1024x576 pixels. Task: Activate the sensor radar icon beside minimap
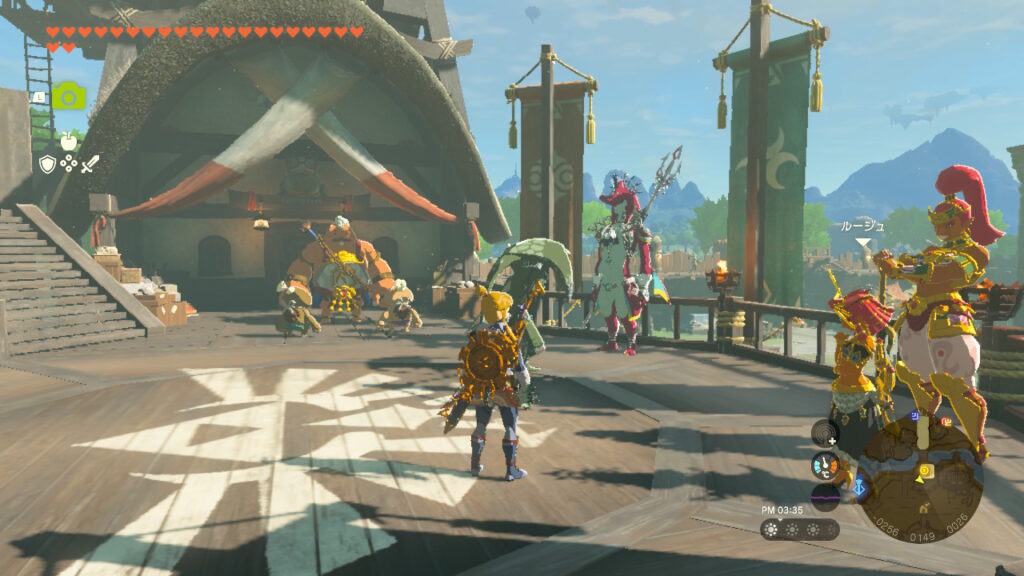pyautogui.click(x=825, y=432)
